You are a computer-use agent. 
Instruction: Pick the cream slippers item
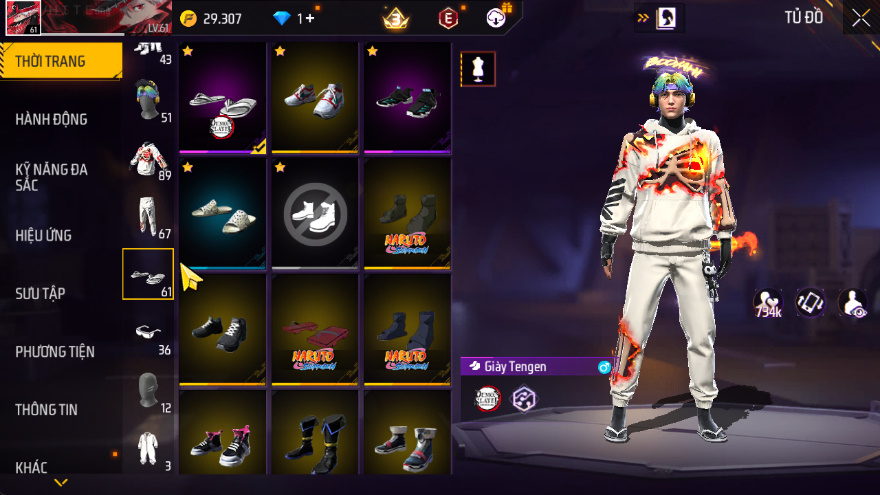point(222,212)
